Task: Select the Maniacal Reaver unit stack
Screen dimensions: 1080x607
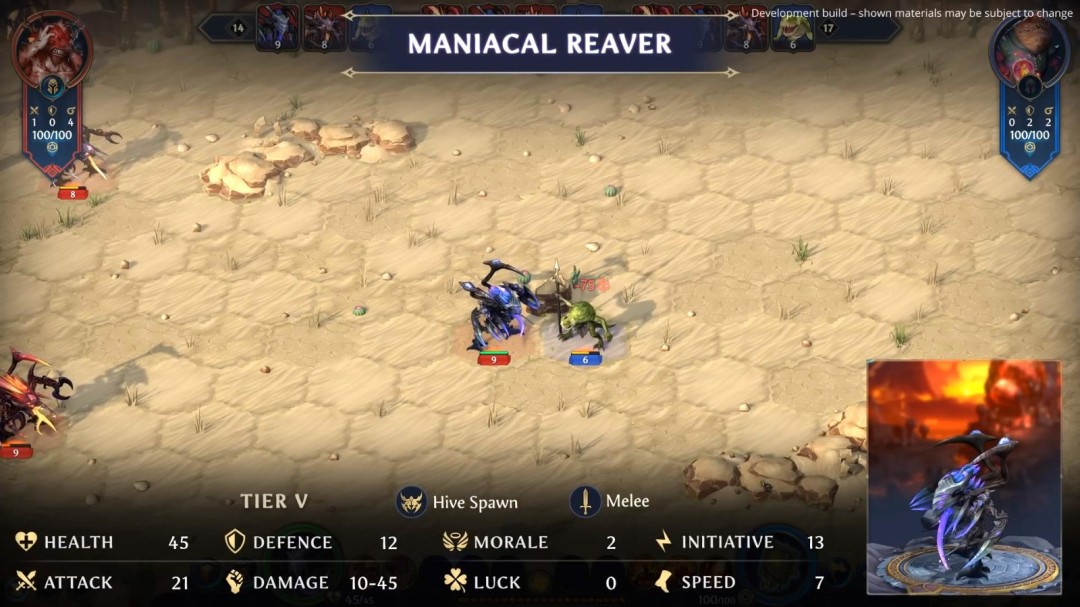Action: (498, 310)
